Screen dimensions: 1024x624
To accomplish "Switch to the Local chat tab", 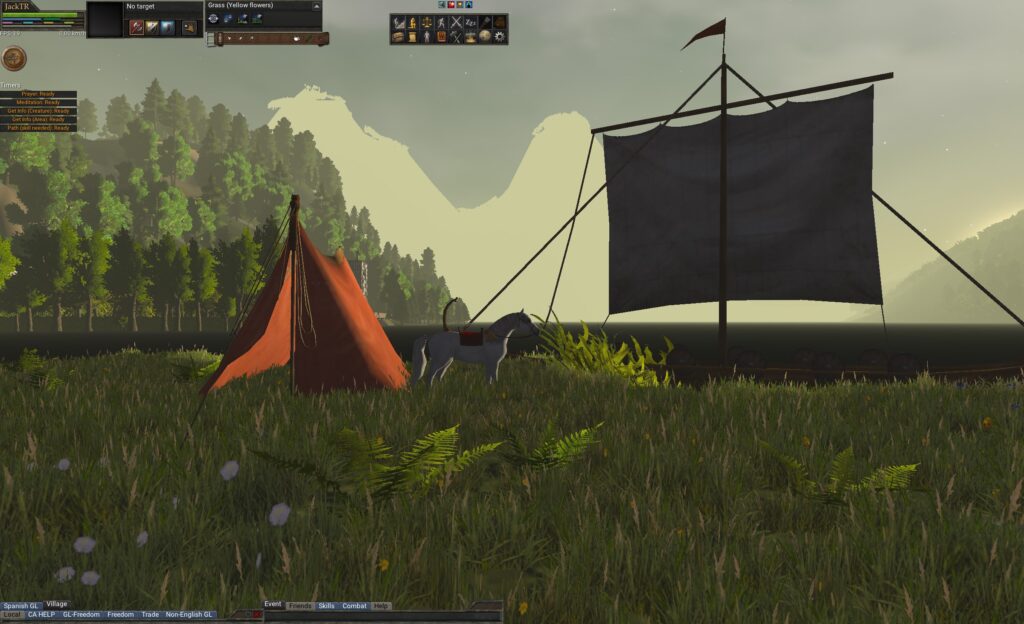I will click(11, 614).
